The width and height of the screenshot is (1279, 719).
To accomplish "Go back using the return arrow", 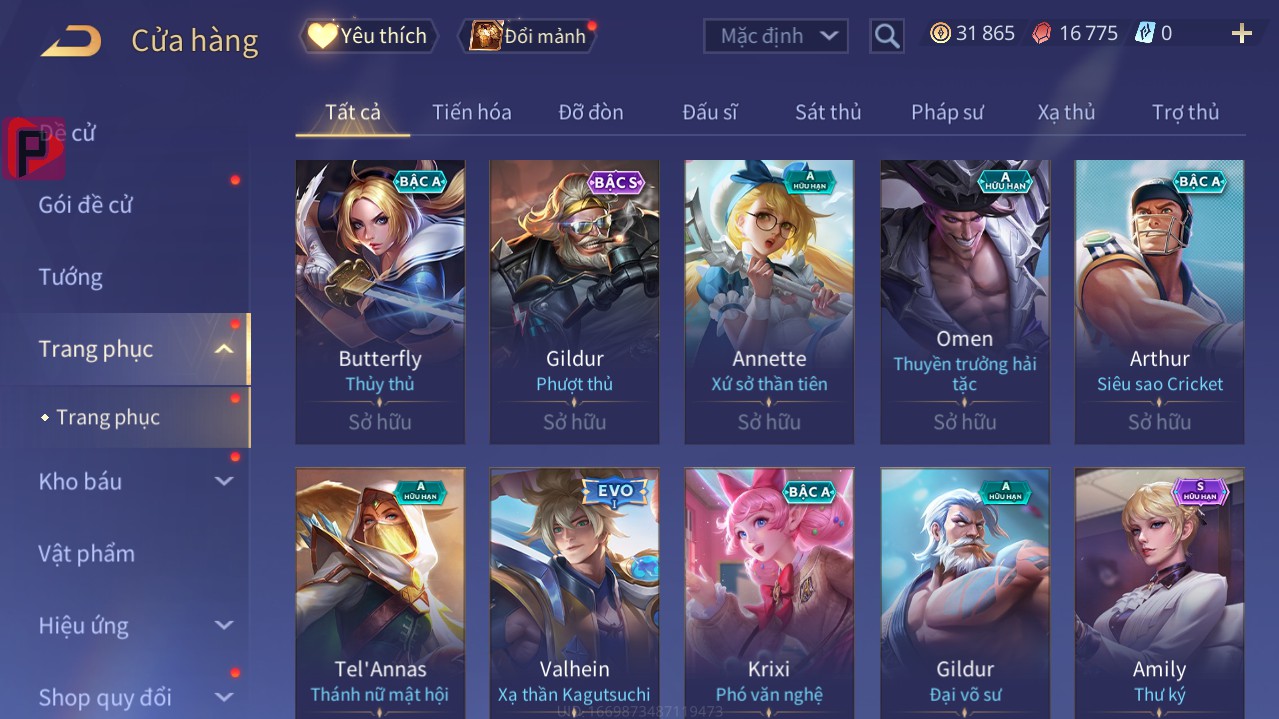I will coord(71,41).
